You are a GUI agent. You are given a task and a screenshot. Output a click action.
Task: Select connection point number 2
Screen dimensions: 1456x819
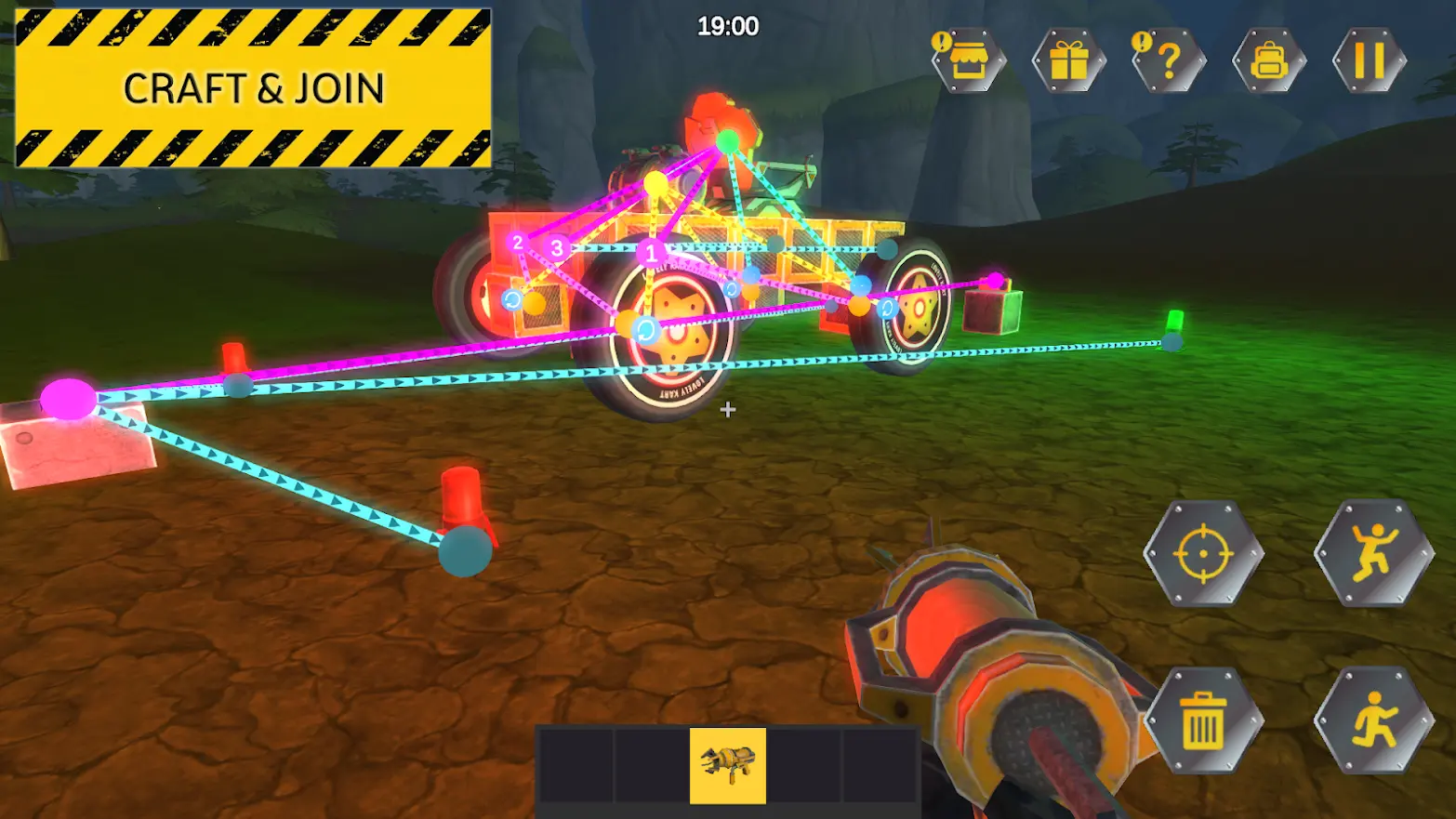pos(517,244)
